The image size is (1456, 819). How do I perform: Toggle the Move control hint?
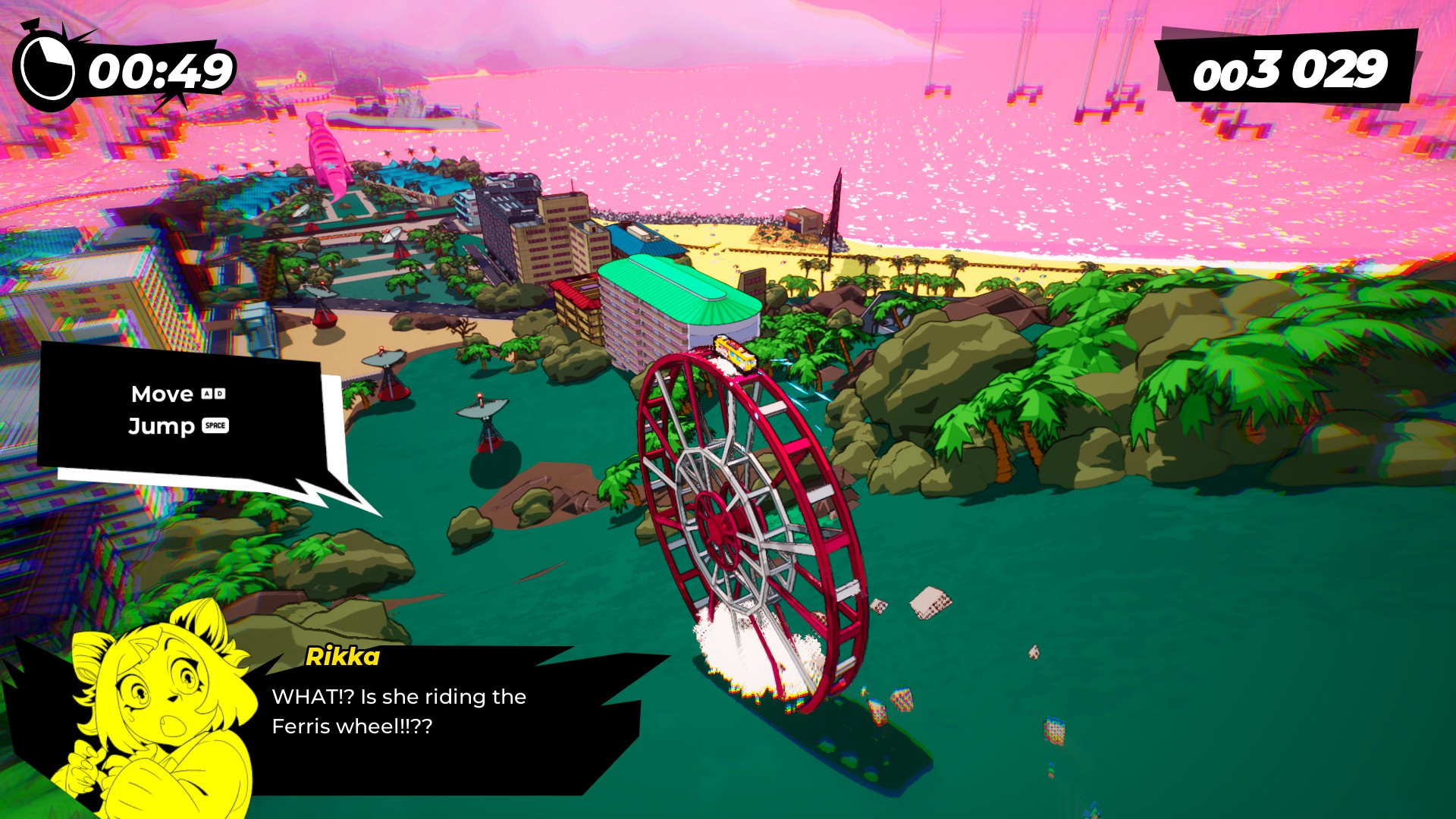(x=162, y=394)
